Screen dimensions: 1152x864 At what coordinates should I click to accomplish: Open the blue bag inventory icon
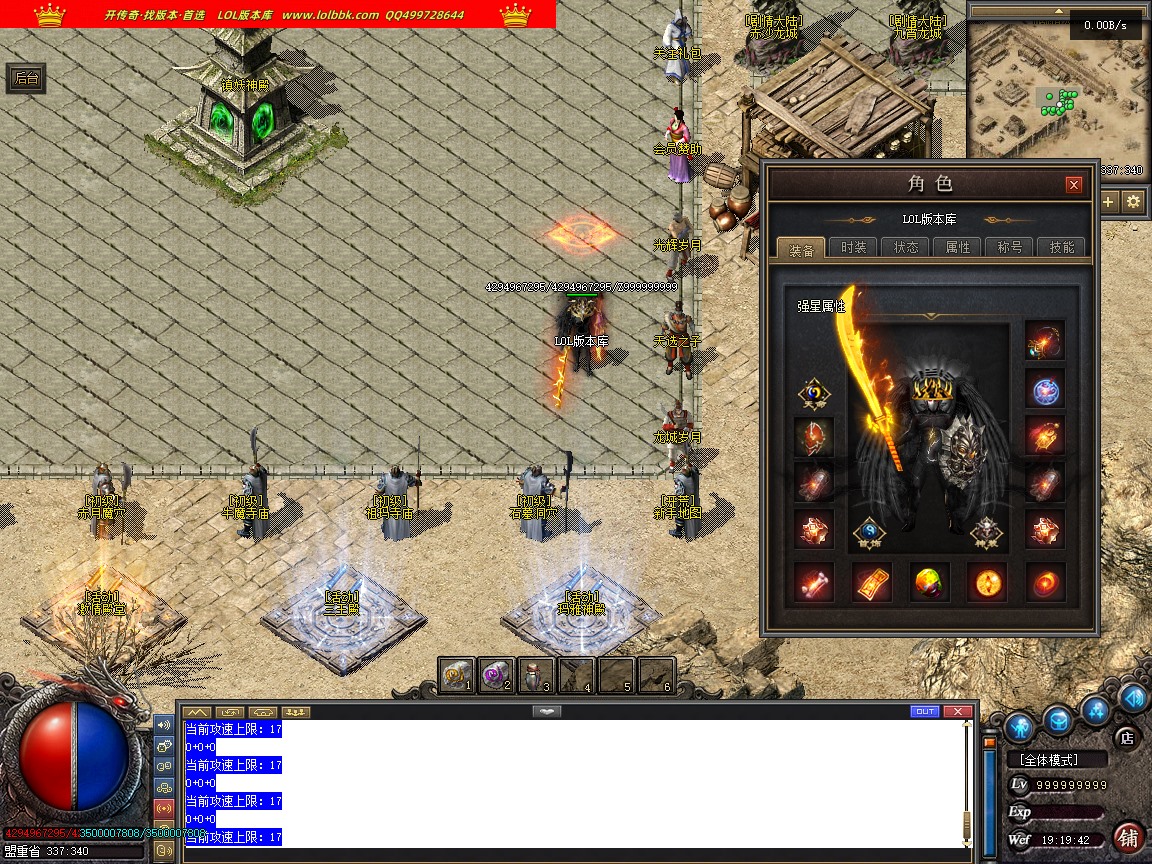click(x=1057, y=719)
